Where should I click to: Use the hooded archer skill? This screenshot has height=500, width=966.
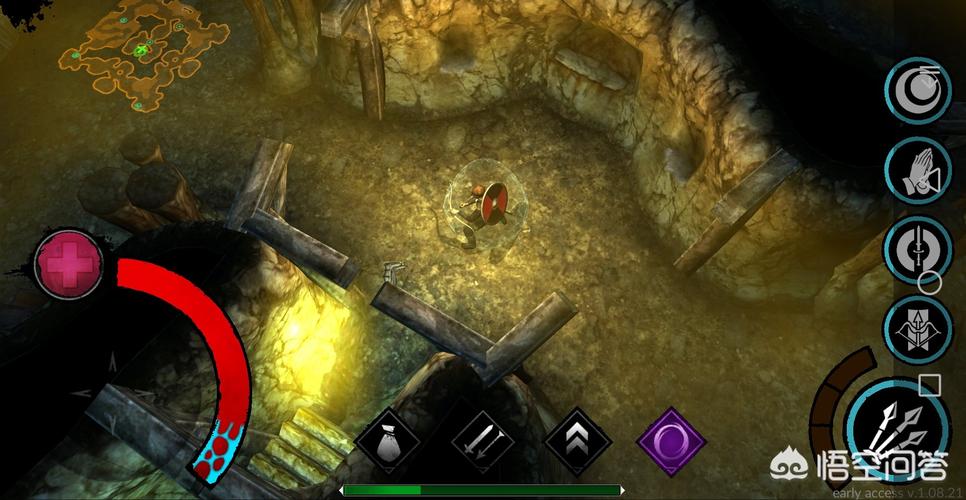click(915, 328)
